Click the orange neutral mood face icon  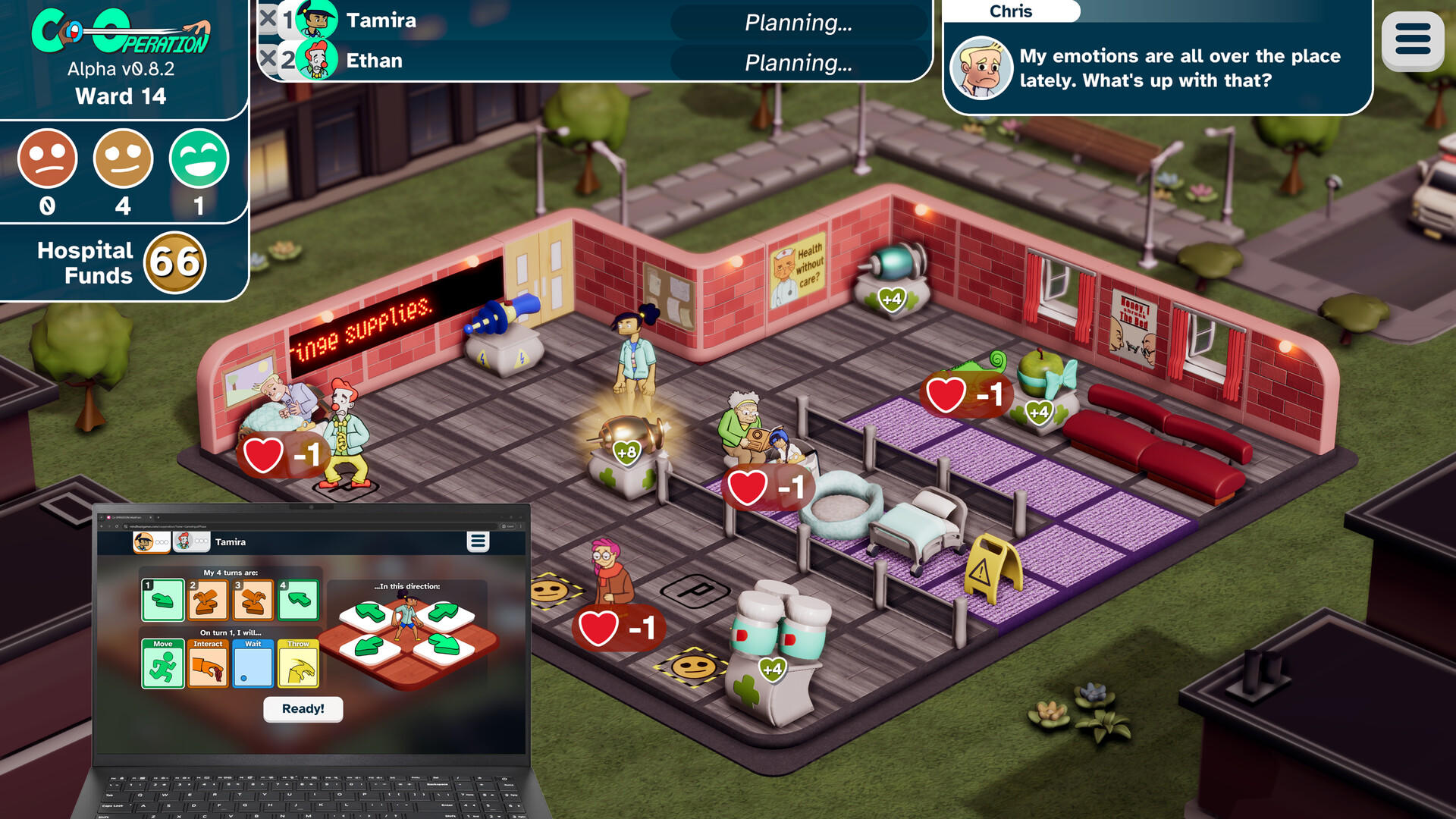(x=123, y=159)
